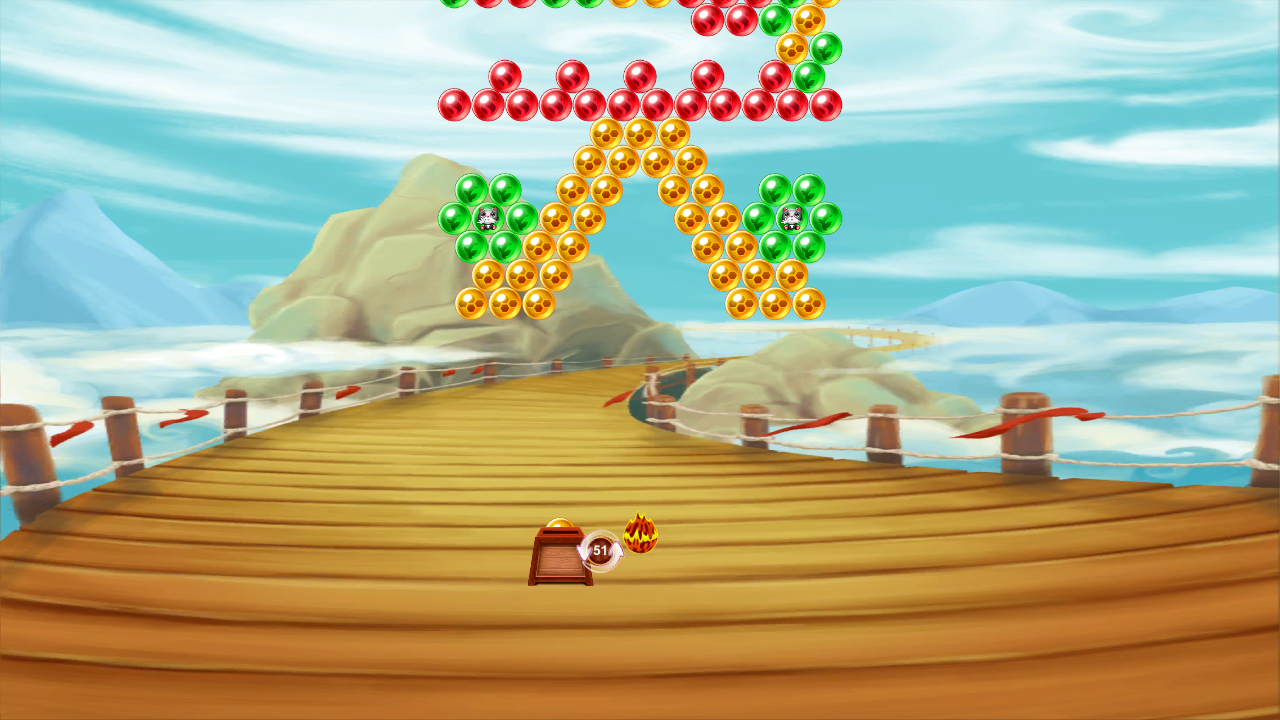Click a green bubble in the left cluster

click(x=470, y=190)
